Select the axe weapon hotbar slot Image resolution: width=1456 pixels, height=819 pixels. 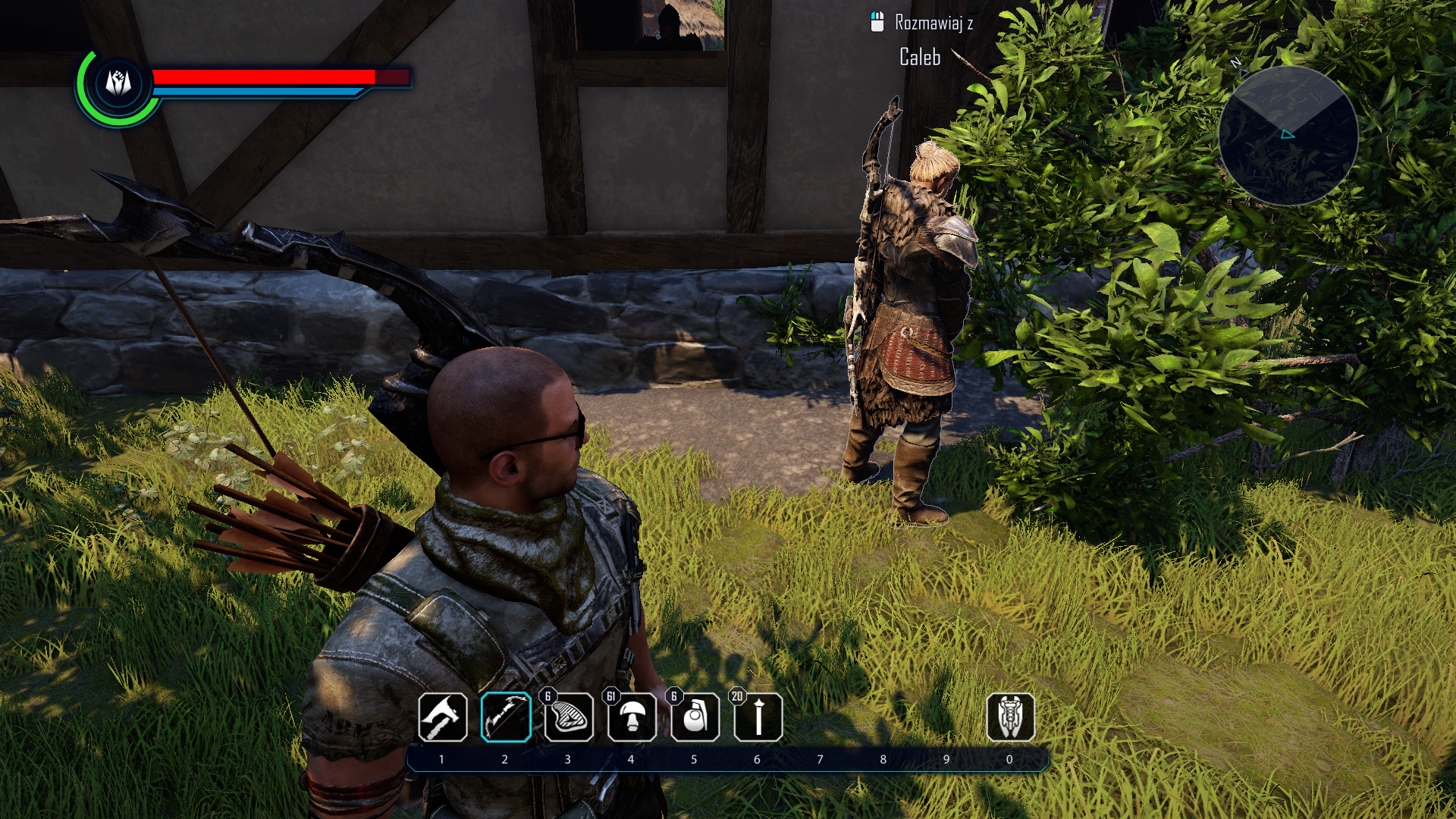tap(442, 717)
